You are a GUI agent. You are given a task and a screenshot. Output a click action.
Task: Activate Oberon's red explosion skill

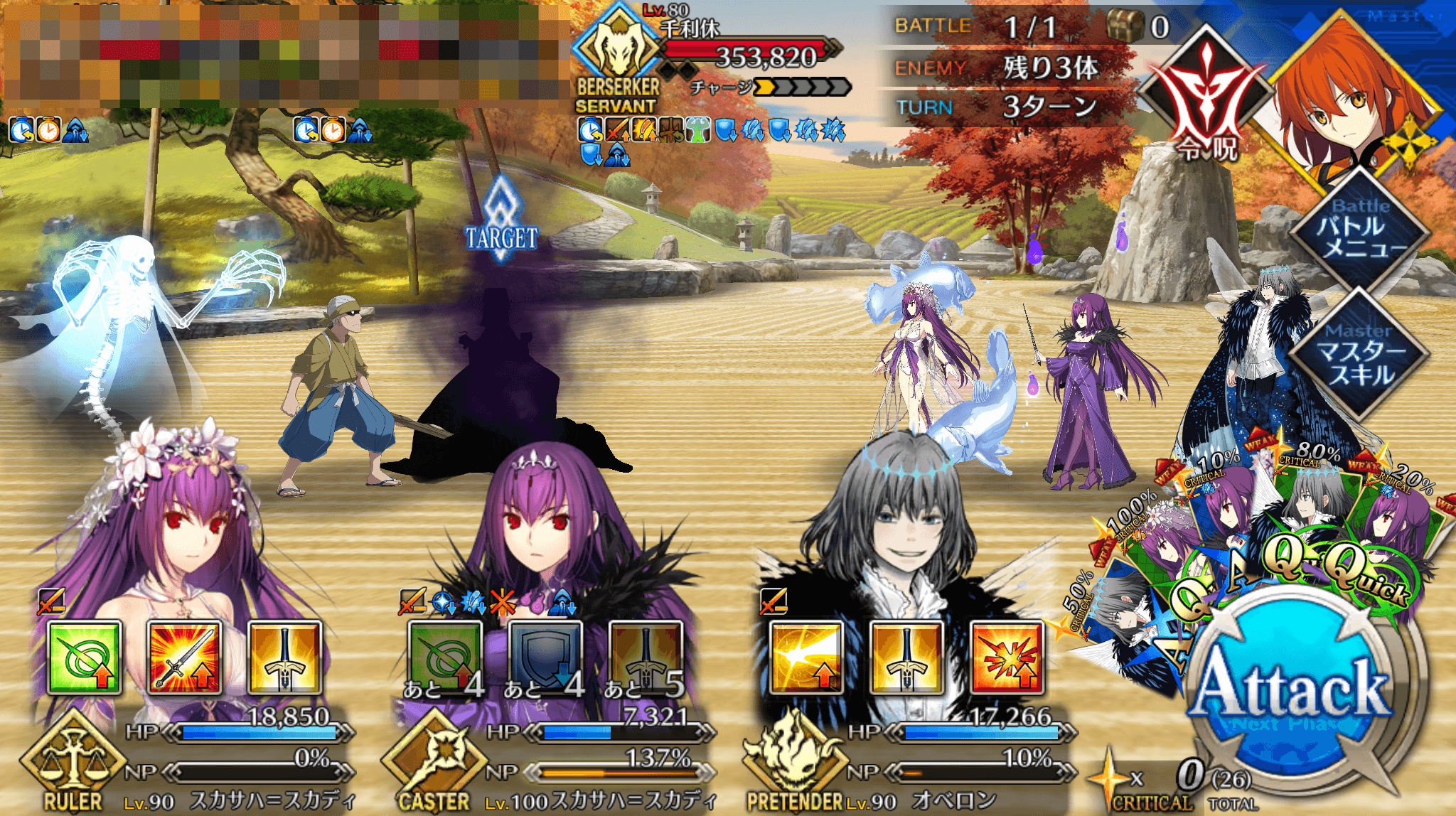coord(1007,657)
